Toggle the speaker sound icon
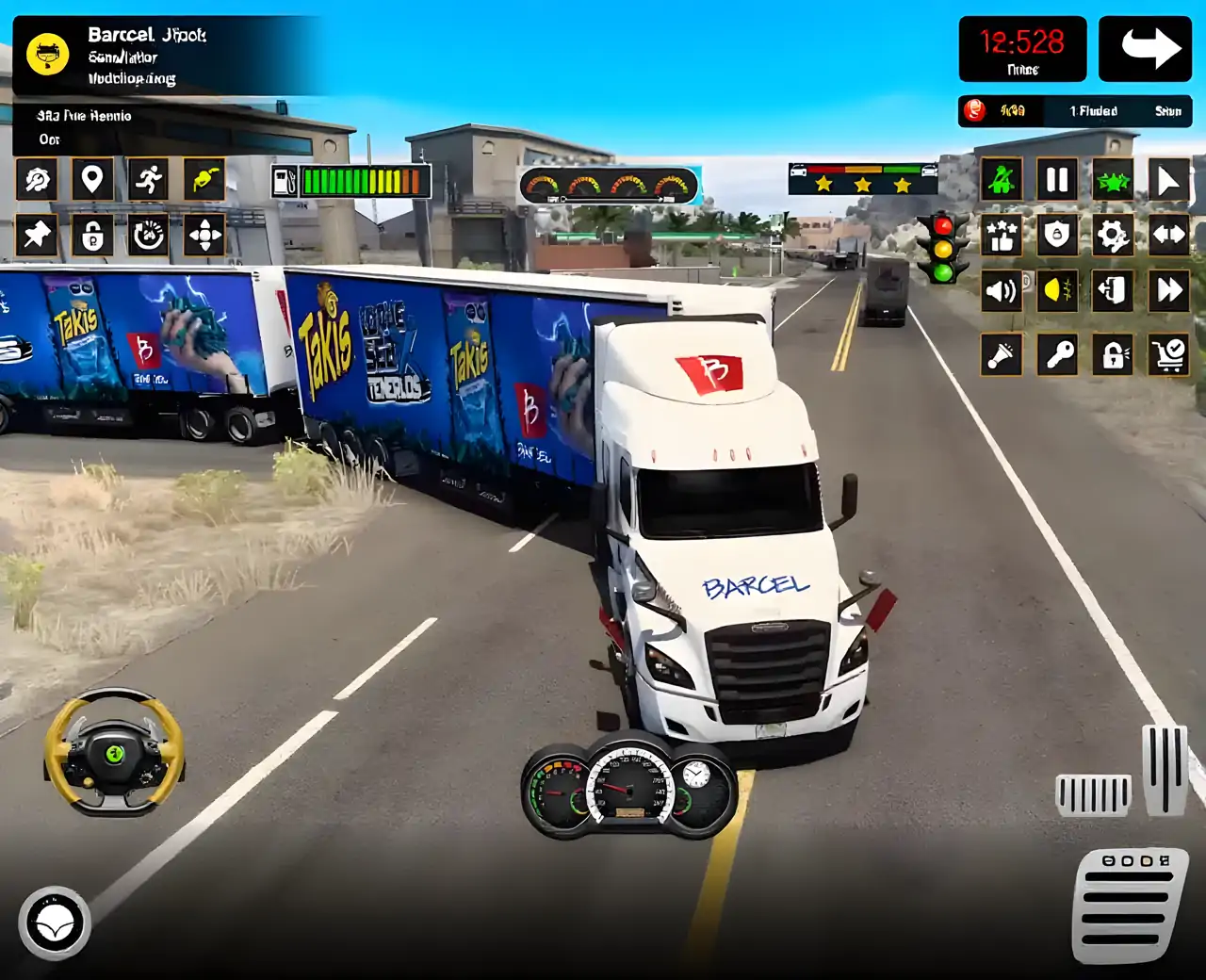Viewport: 1206px width, 980px height. click(x=1001, y=291)
